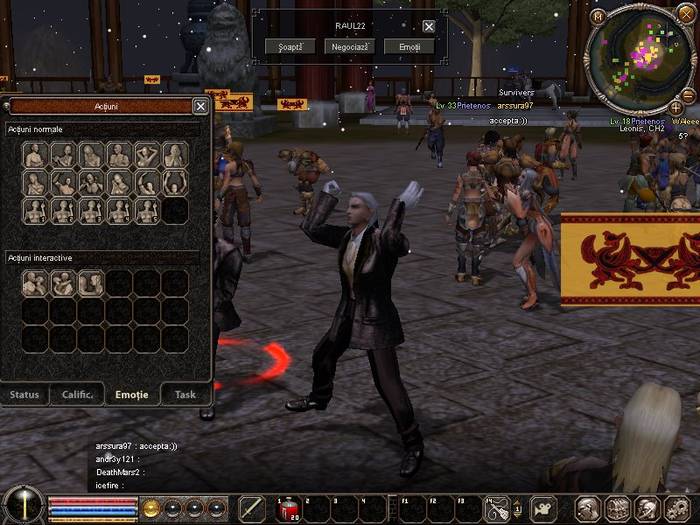Image resolution: width=700 pixels, height=525 pixels.
Task: Close the minimap with the X button
Action: [684, 13]
